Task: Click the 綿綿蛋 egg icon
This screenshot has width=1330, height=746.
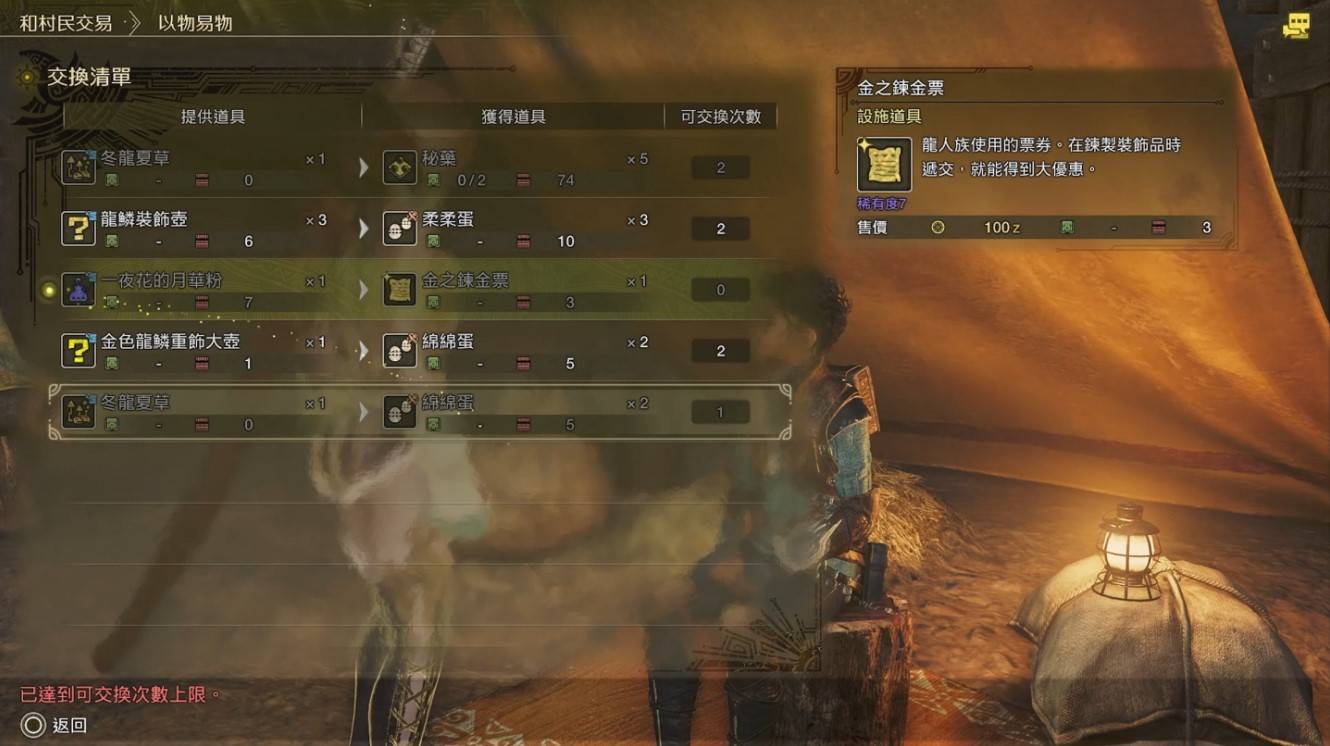Action: coord(399,350)
